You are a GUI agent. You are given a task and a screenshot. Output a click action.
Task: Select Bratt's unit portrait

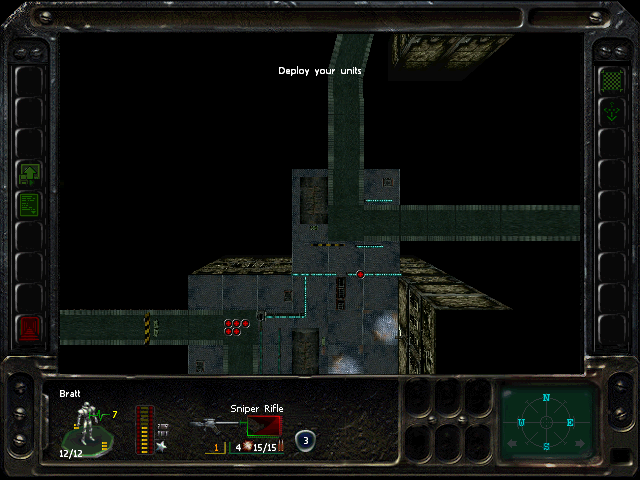87,424
